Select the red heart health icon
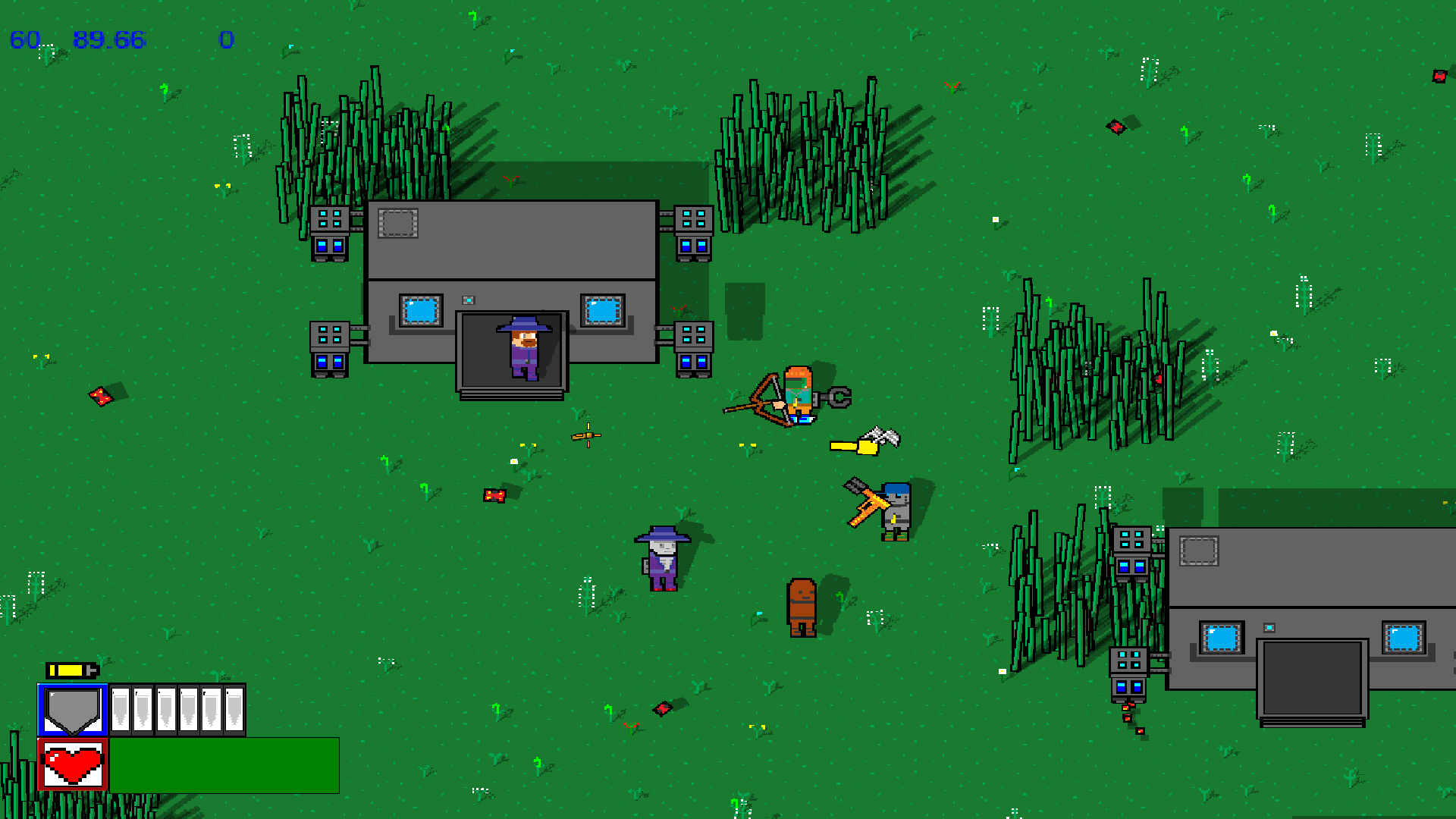1456x819 pixels. click(73, 764)
